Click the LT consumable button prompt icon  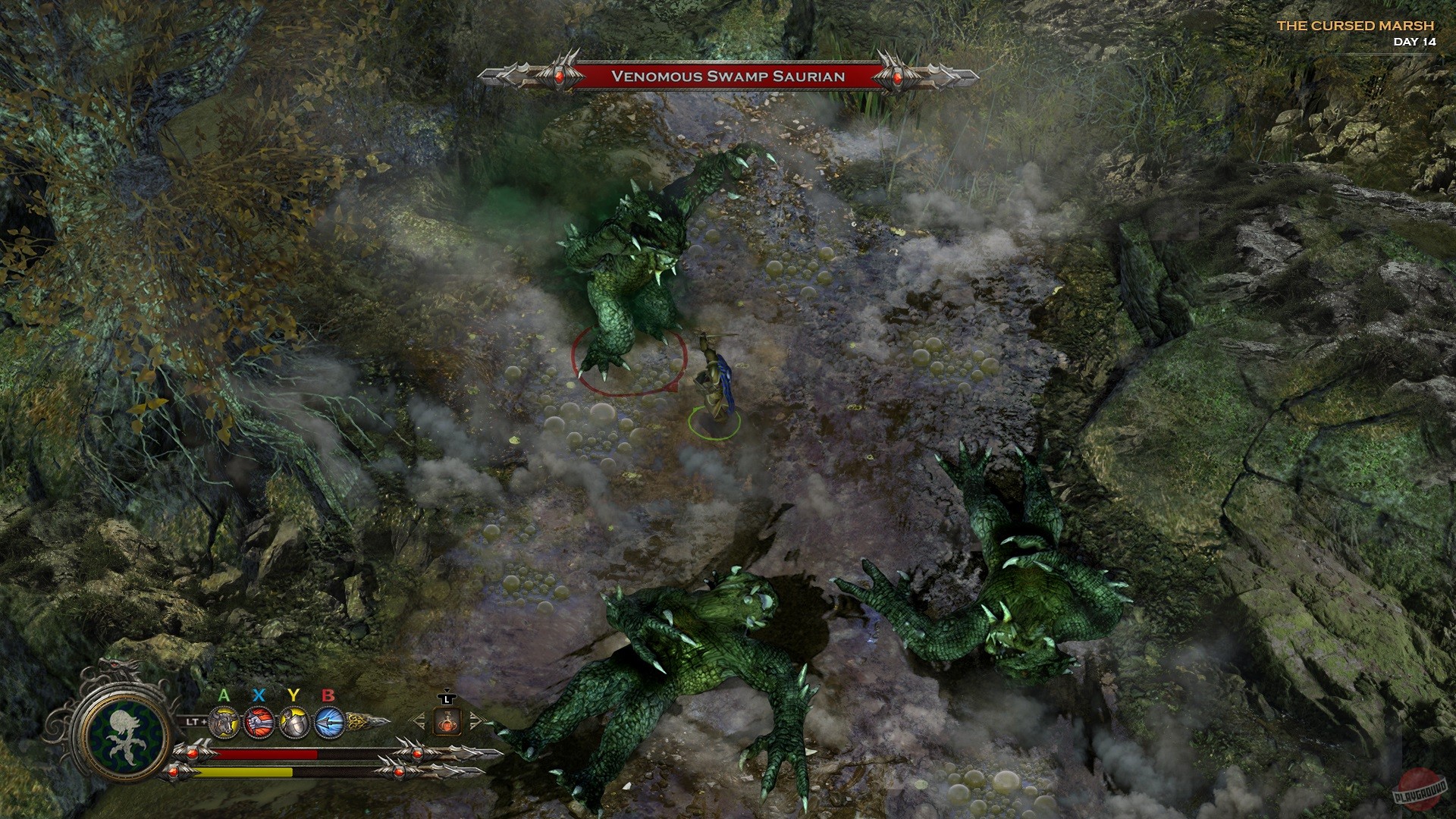click(447, 698)
